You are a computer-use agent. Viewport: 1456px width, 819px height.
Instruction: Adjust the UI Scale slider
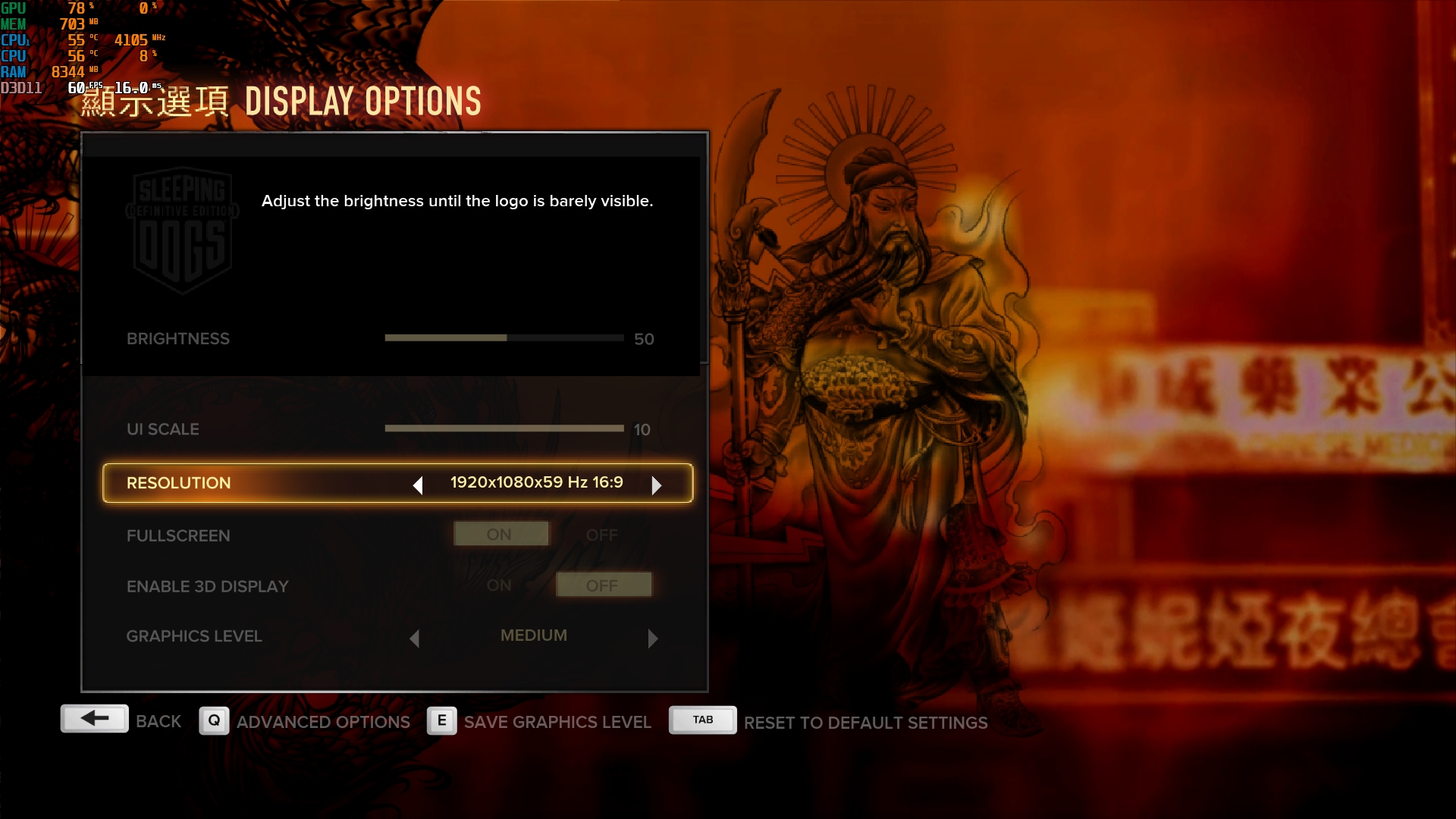coord(504,428)
